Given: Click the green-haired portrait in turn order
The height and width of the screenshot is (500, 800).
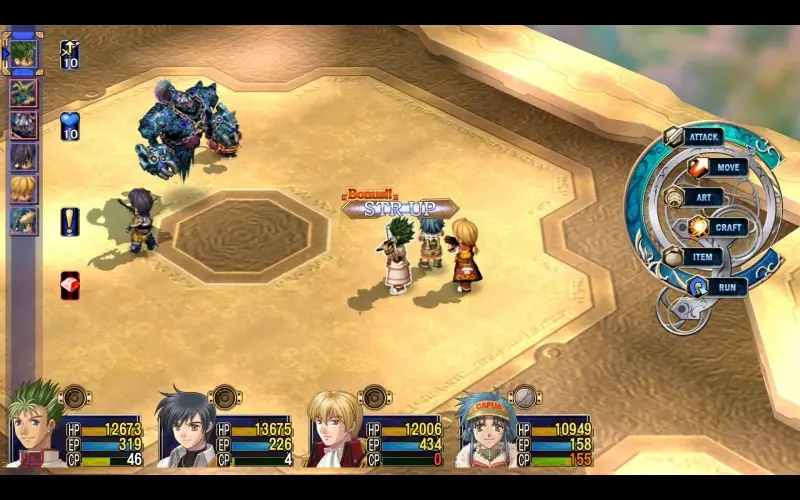Looking at the screenshot, I should click(23, 53).
